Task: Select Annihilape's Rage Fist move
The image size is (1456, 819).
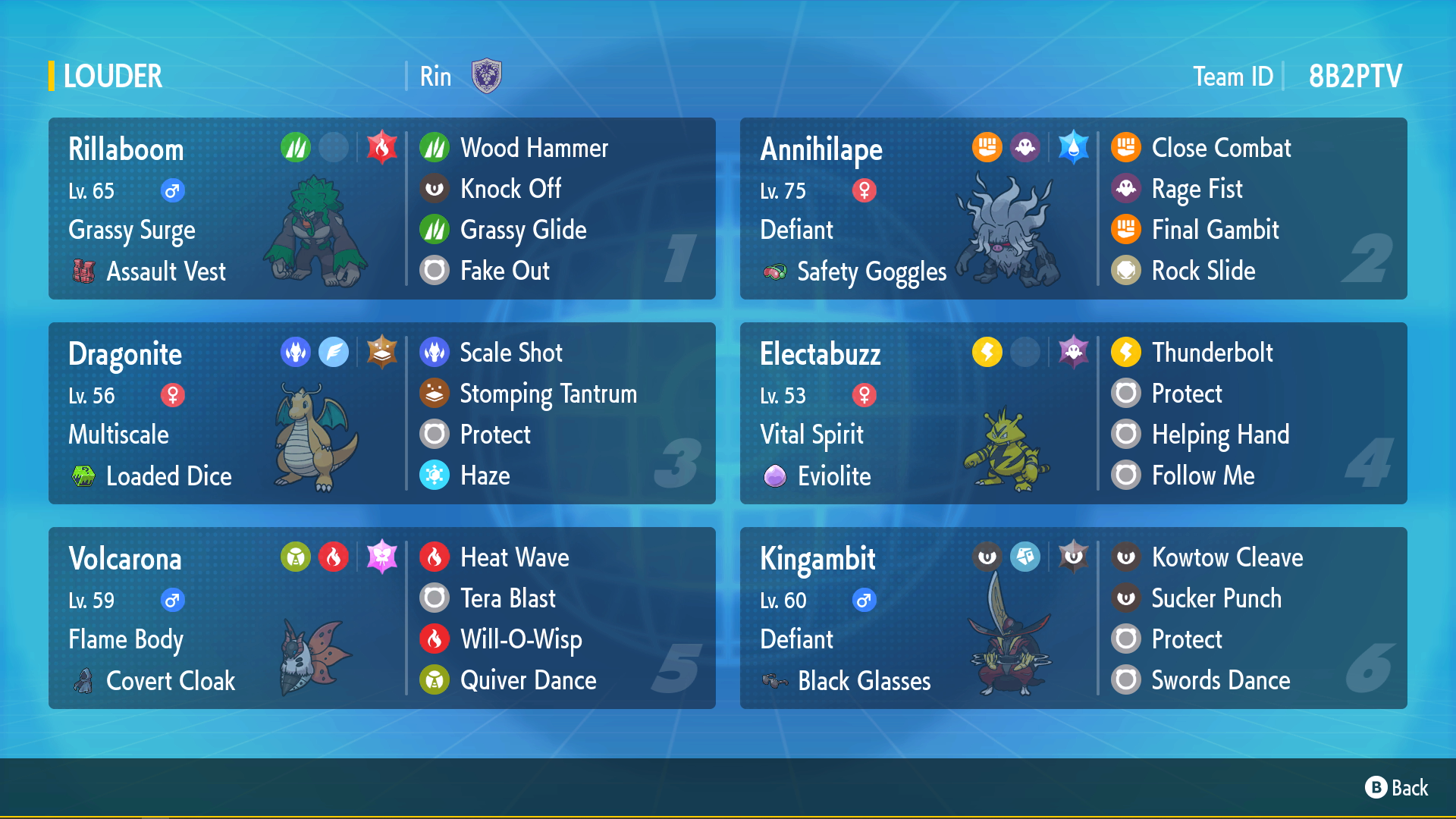Action: pyautogui.click(x=1197, y=189)
